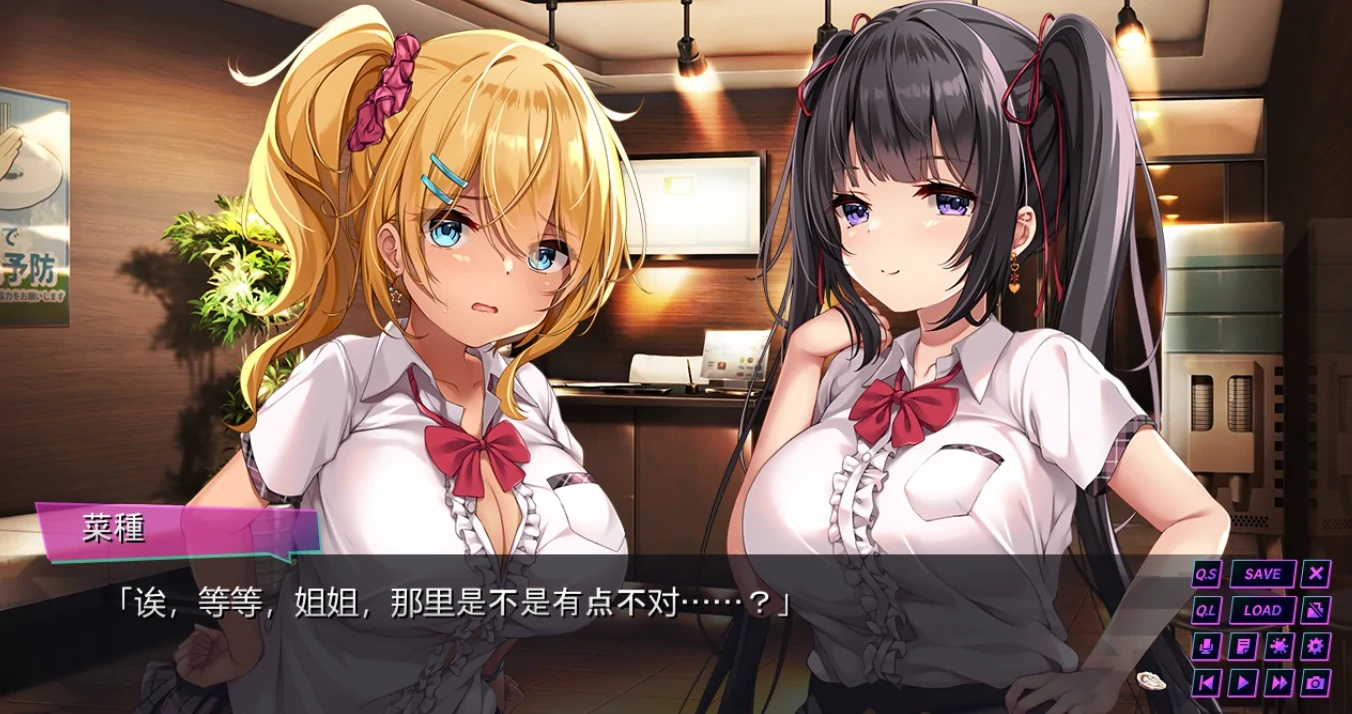Click the Q.S quick save button
The height and width of the screenshot is (714, 1352).
coord(1207,574)
